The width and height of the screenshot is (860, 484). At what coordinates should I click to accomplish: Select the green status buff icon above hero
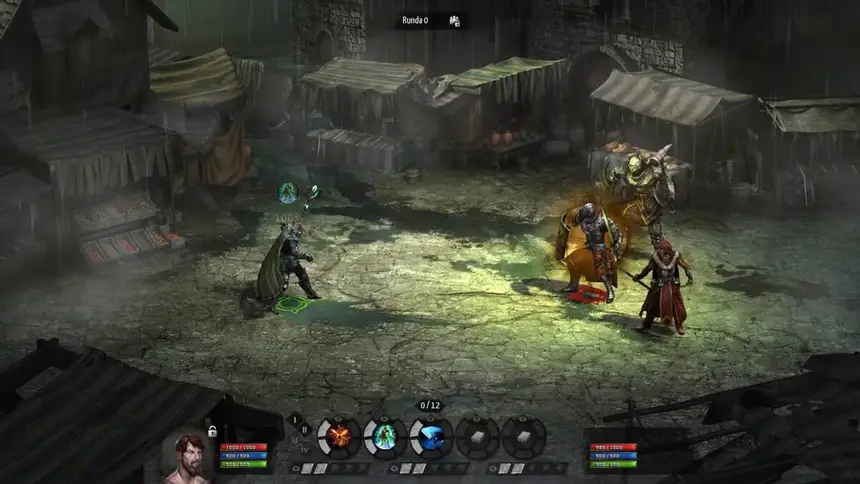coord(288,192)
